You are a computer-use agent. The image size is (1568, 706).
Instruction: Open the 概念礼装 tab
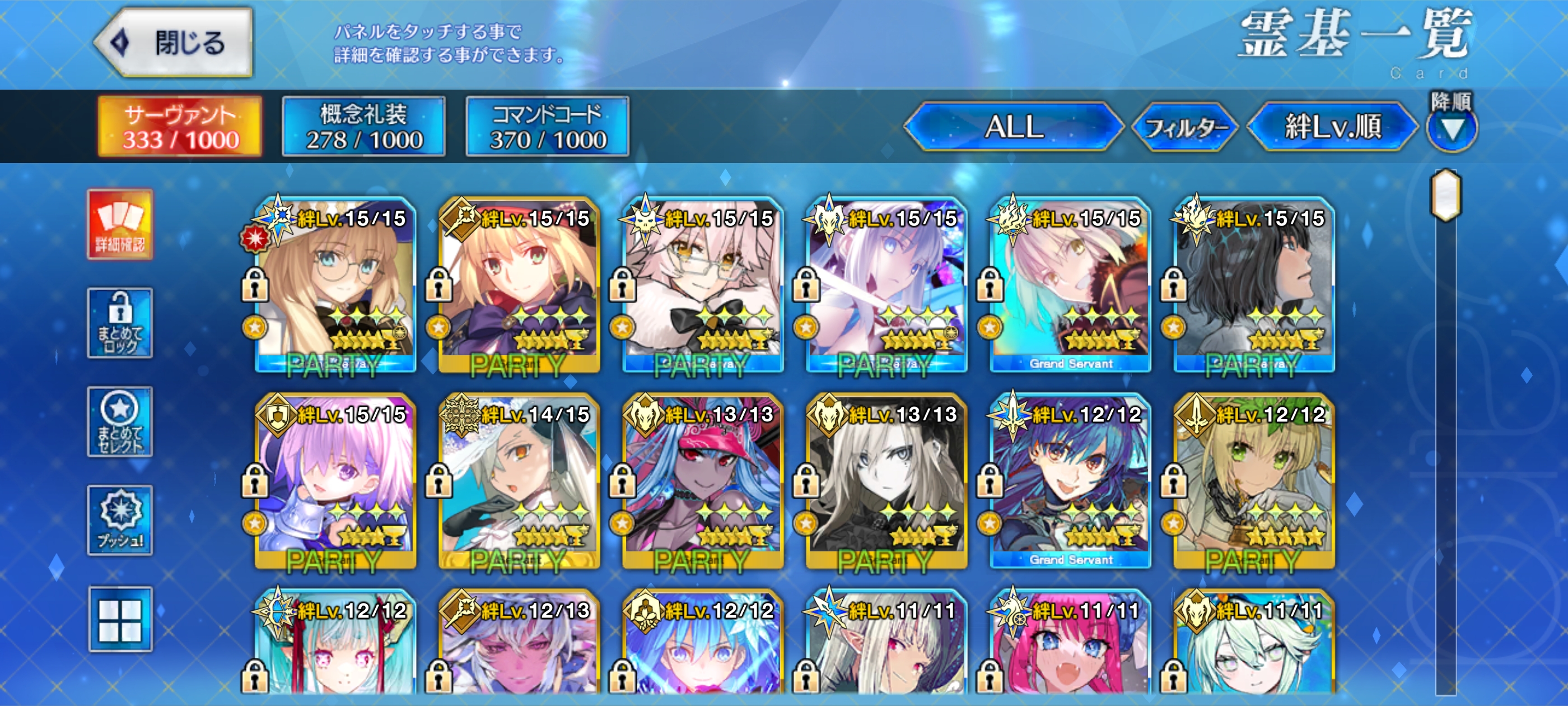coord(363,127)
